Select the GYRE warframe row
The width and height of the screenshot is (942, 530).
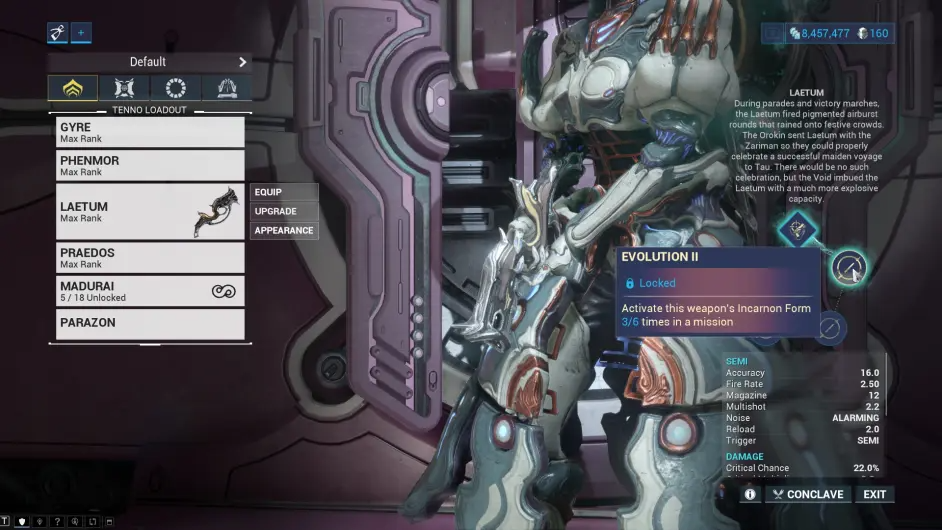tap(150, 132)
